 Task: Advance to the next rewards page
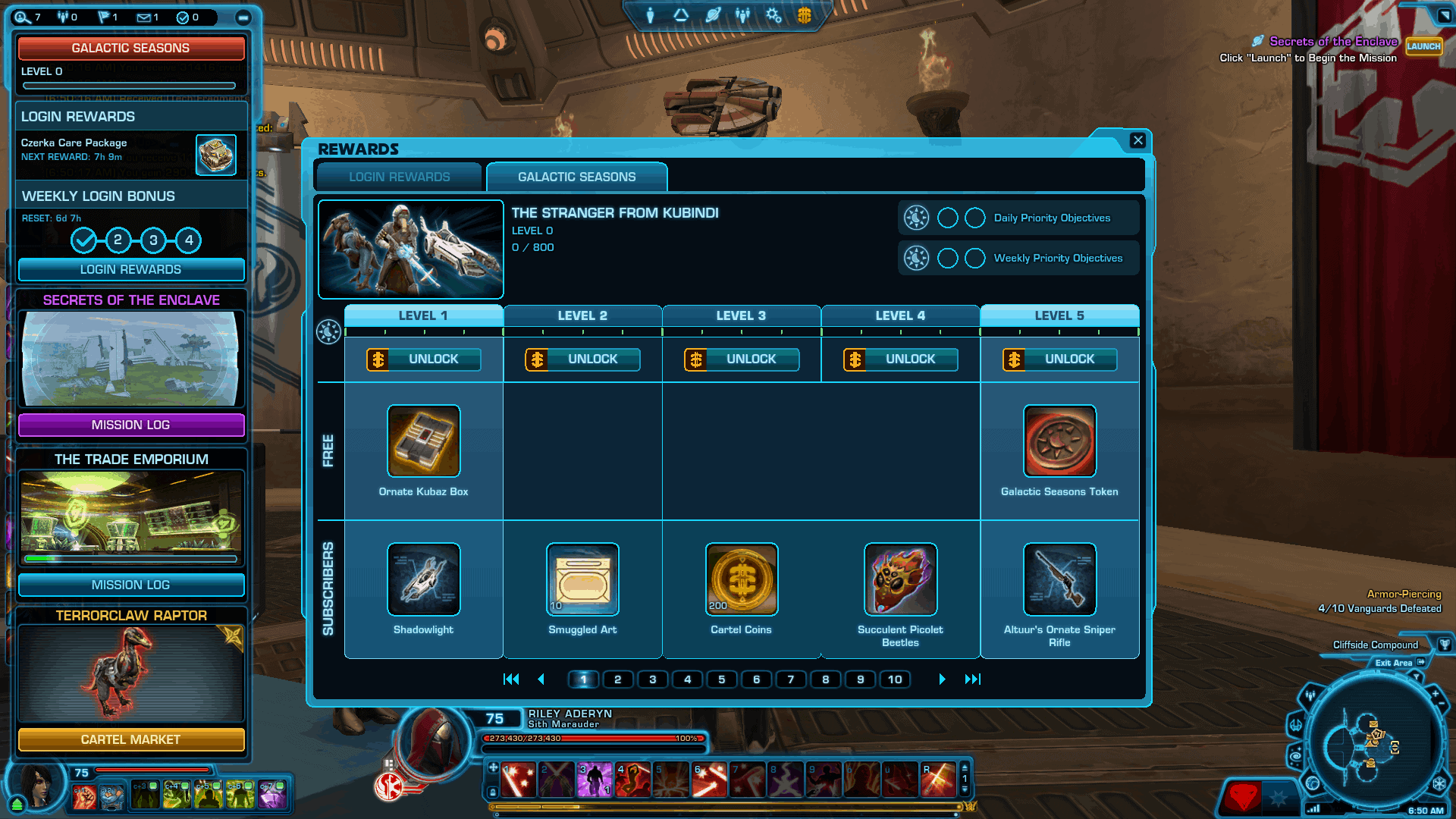click(942, 679)
